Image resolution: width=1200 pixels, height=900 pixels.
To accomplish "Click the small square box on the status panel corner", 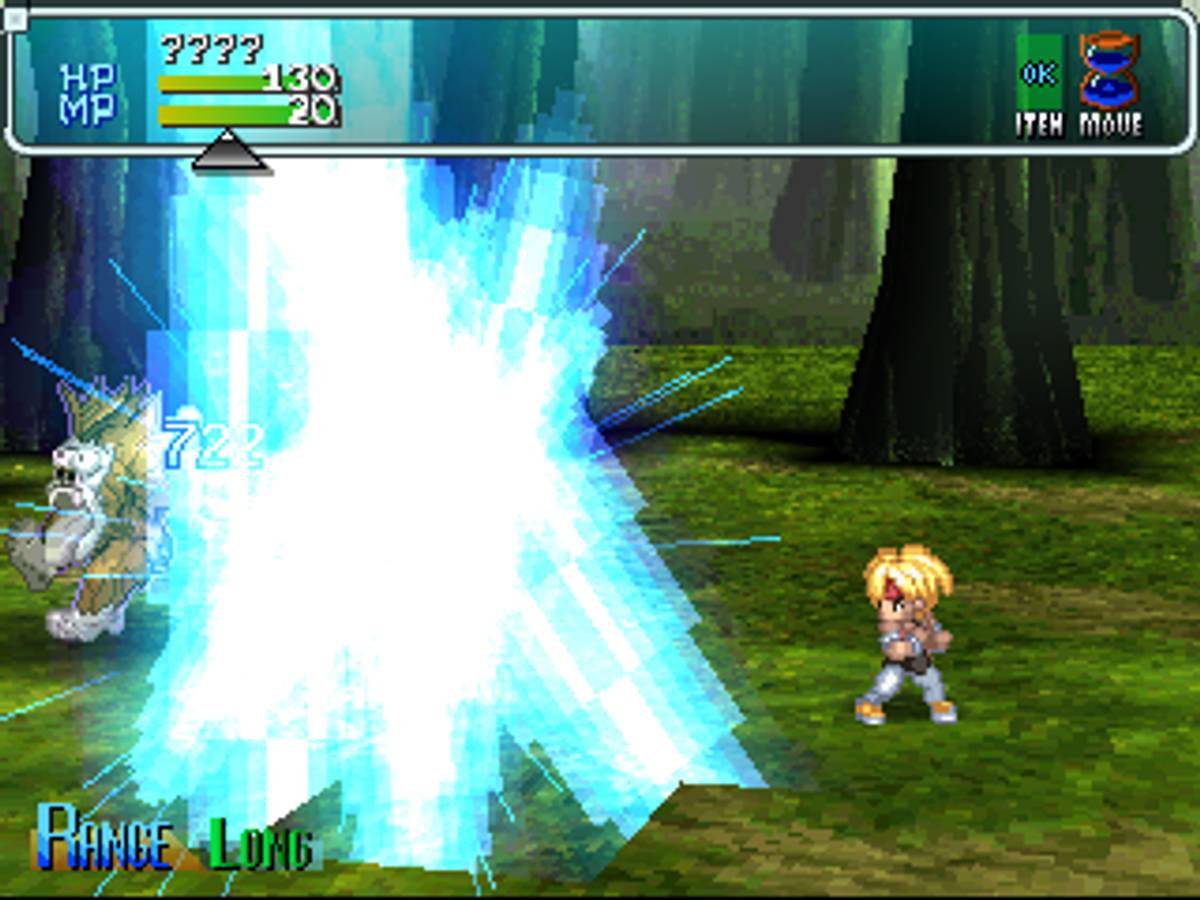I will point(15,18).
